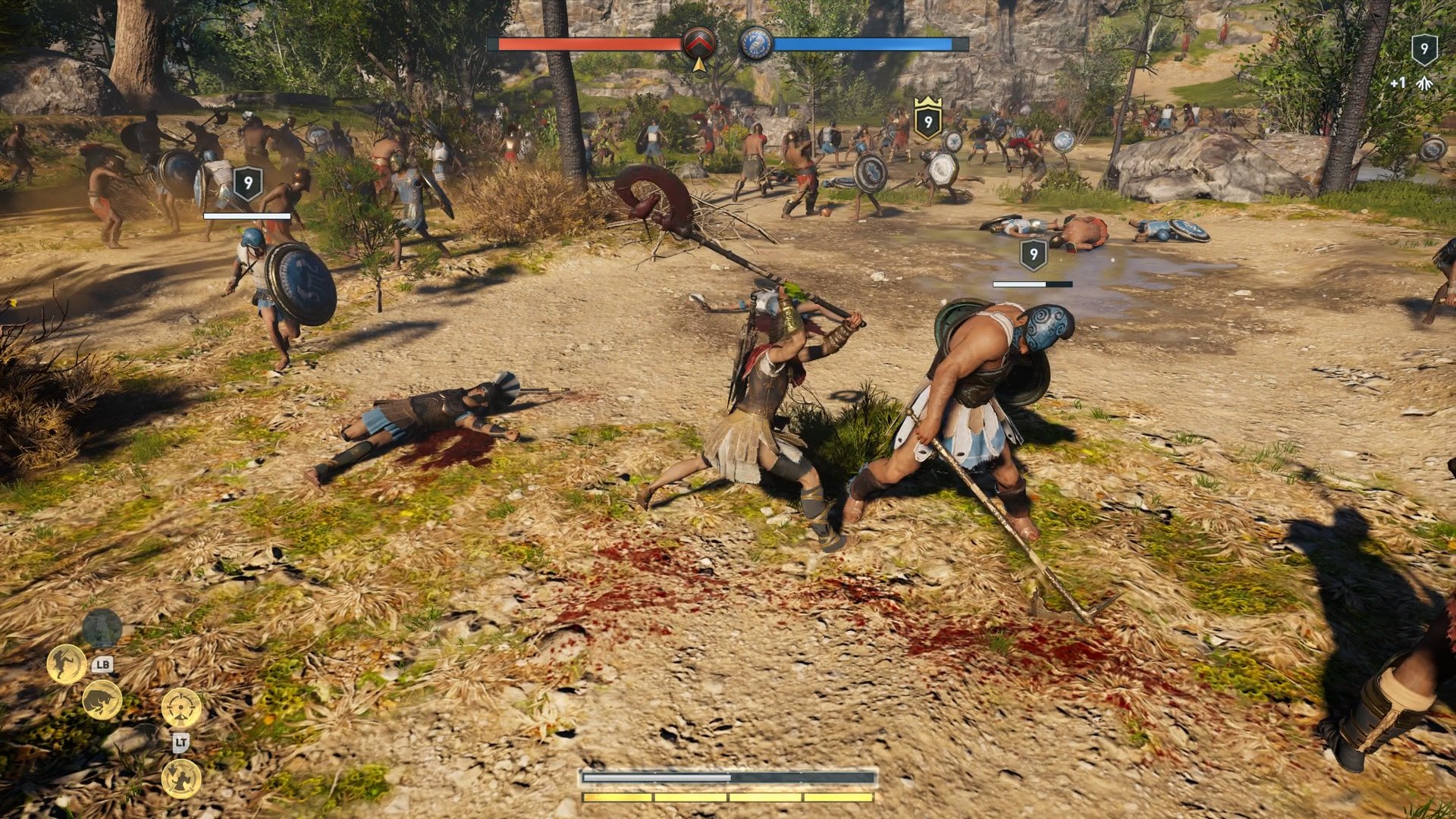
Task: Click the Athenian blue faction emblem
Action: [x=755, y=43]
